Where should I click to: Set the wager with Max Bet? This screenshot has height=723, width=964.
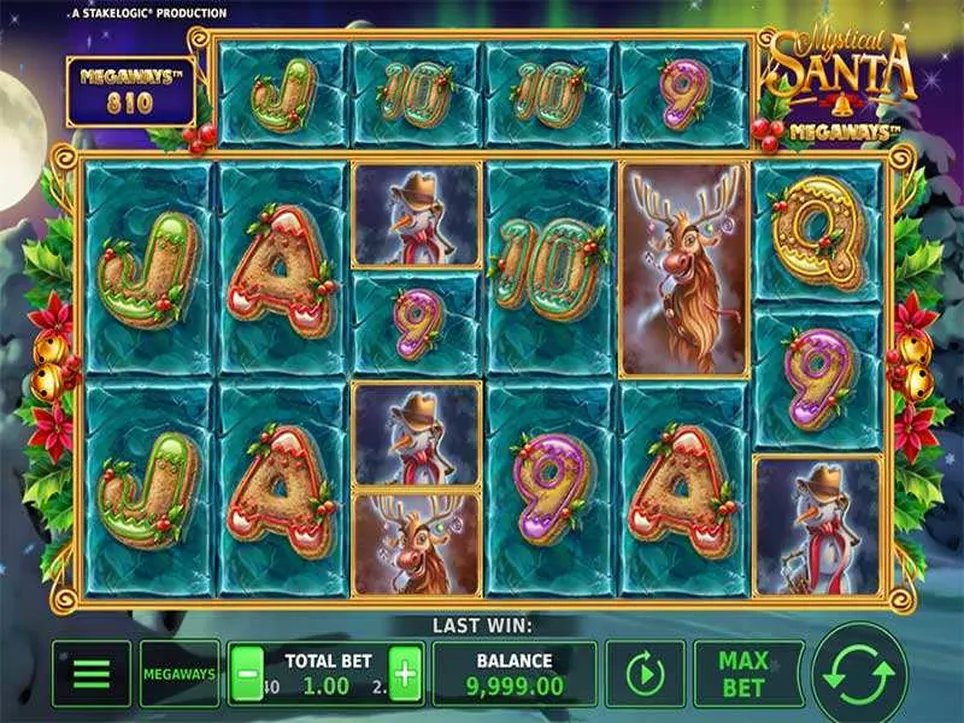[744, 674]
